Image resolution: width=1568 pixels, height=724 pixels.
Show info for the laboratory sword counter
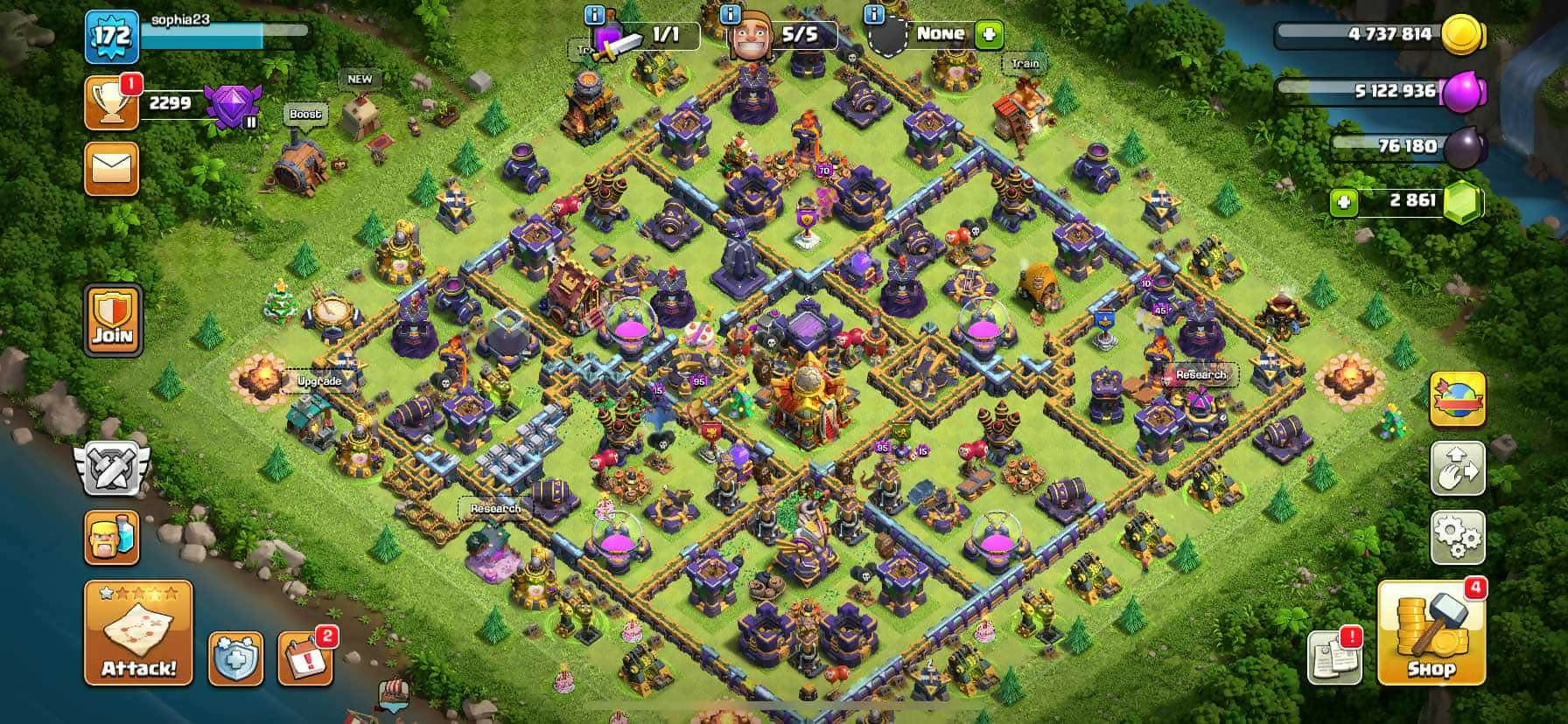(595, 15)
